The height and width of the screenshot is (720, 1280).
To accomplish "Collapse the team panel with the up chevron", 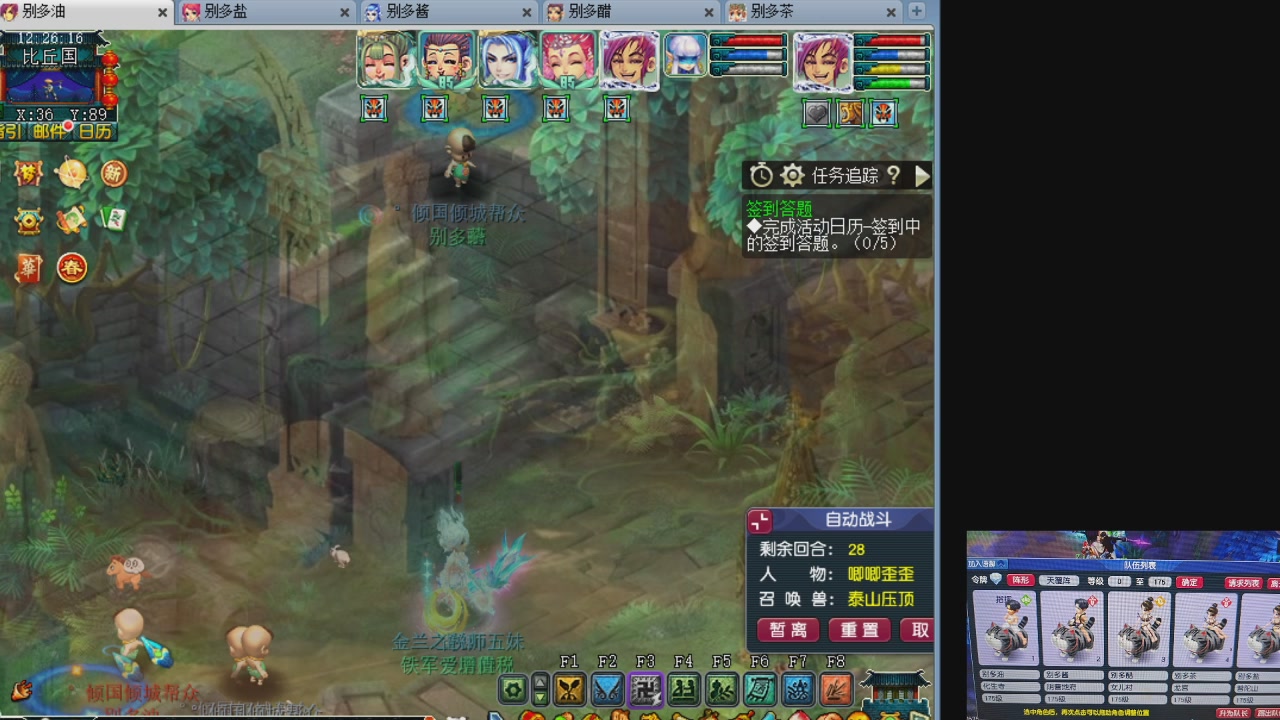I will 1002,564.
